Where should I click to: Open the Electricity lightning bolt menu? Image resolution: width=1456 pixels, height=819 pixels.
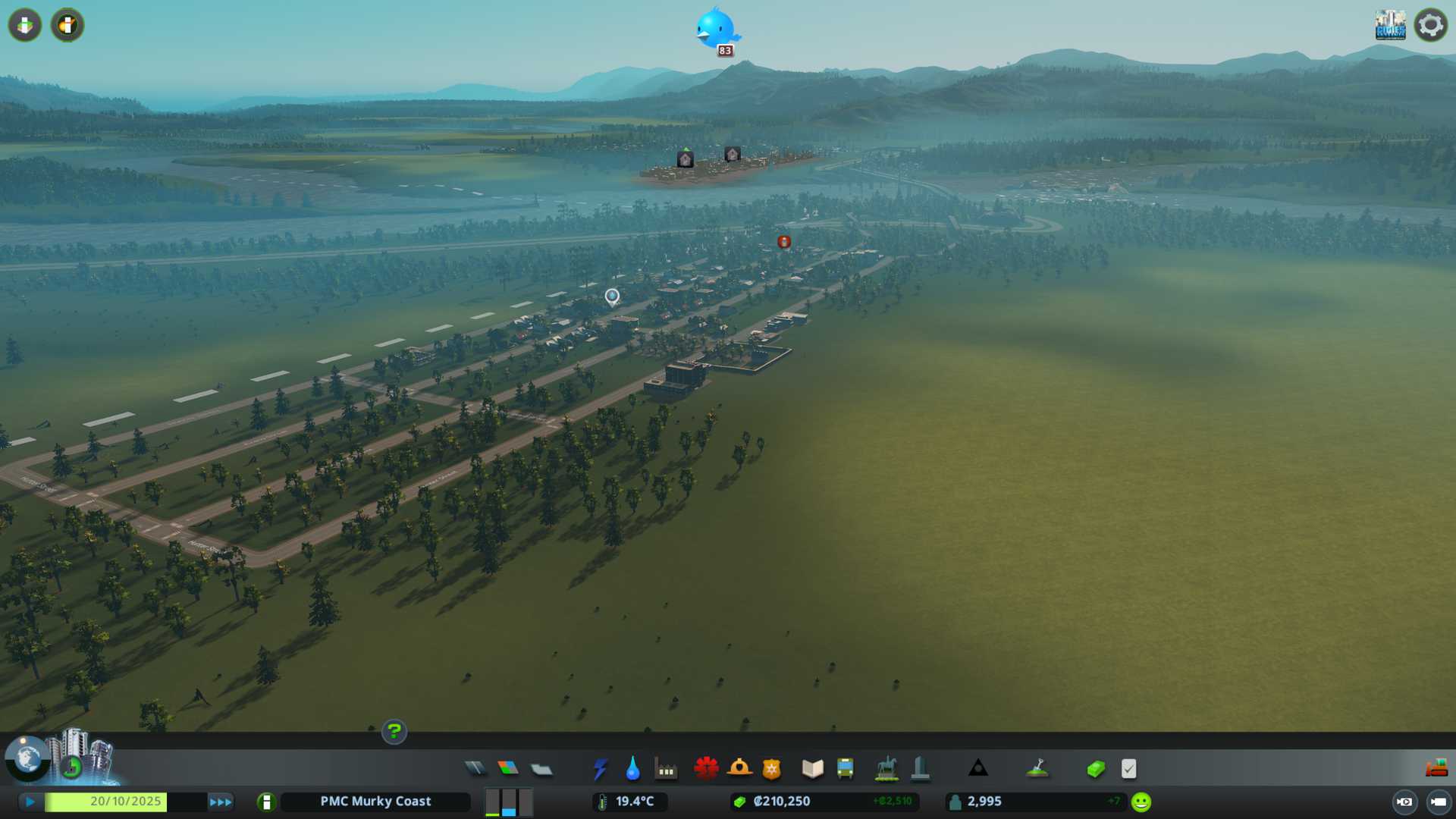[600, 769]
